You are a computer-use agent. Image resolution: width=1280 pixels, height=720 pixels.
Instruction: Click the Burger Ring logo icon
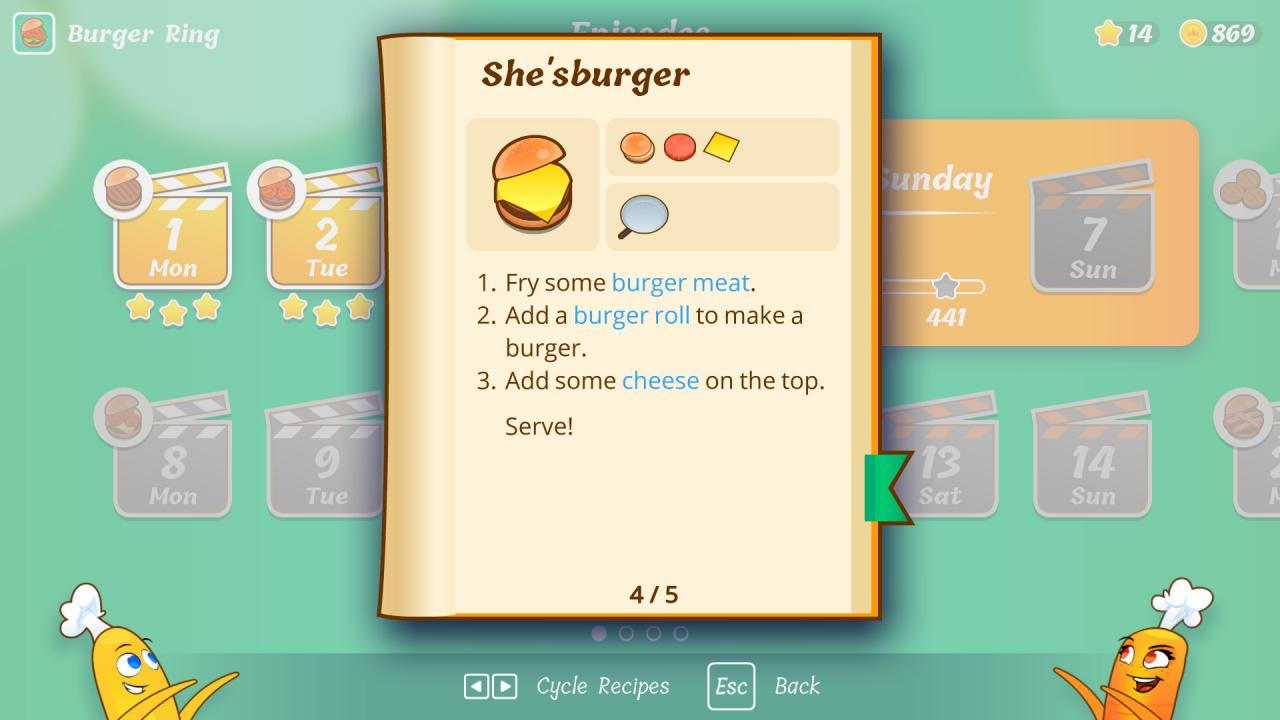click(x=33, y=33)
